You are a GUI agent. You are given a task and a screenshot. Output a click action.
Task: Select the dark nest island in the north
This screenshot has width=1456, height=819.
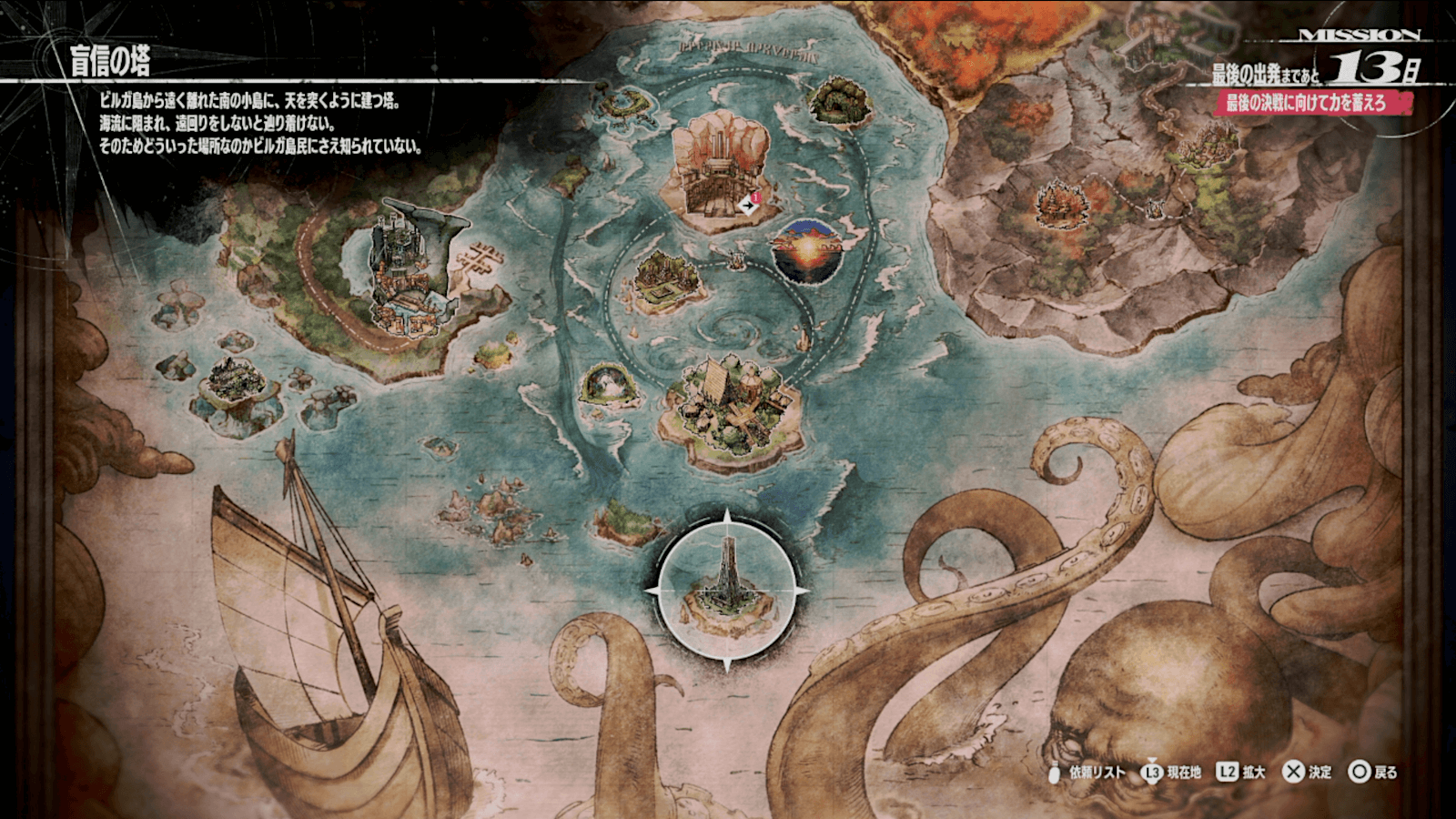coord(839,100)
